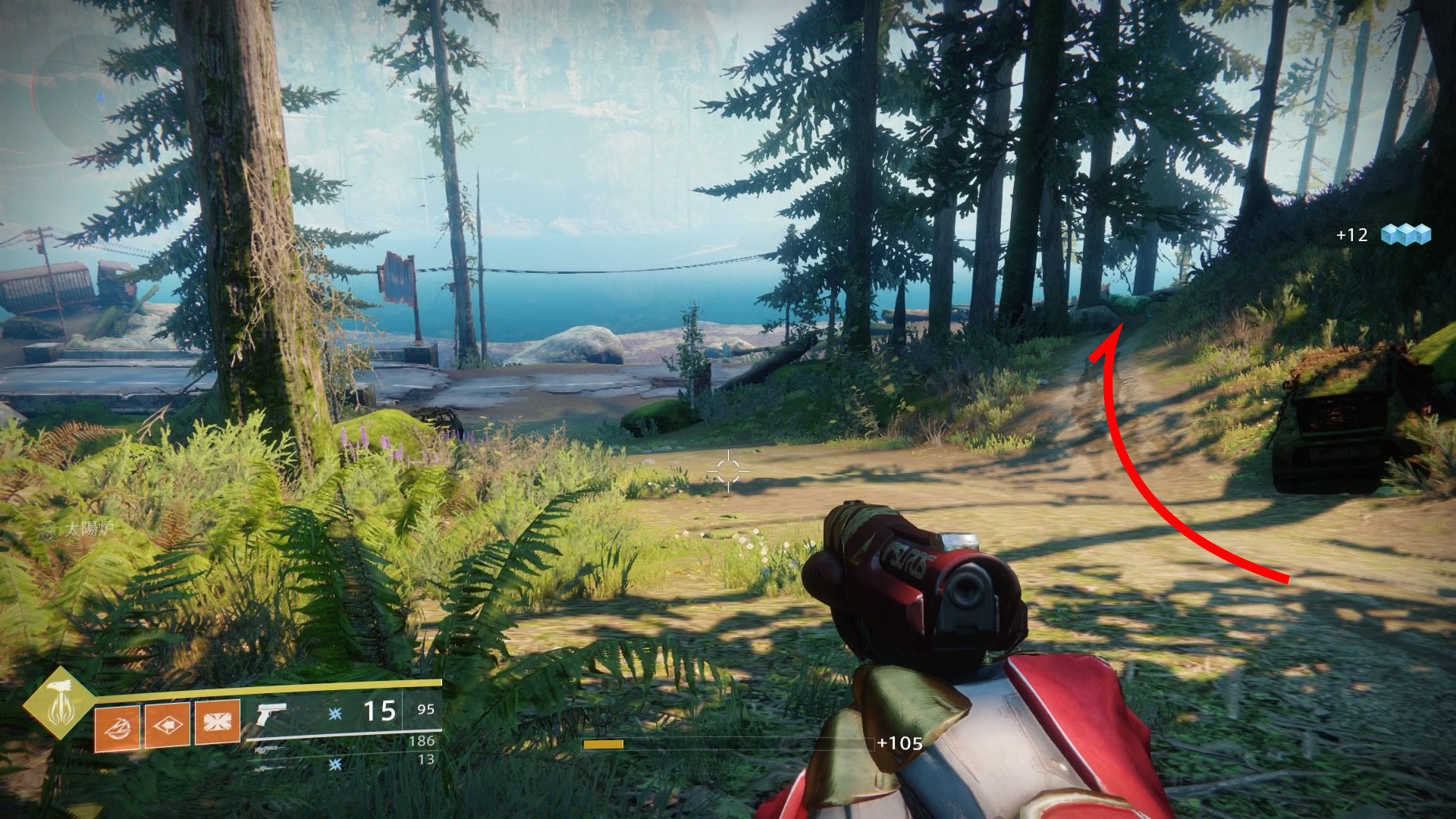The height and width of the screenshot is (819, 1456).
Task: Select the orange grenade ability icon
Action: point(117,726)
